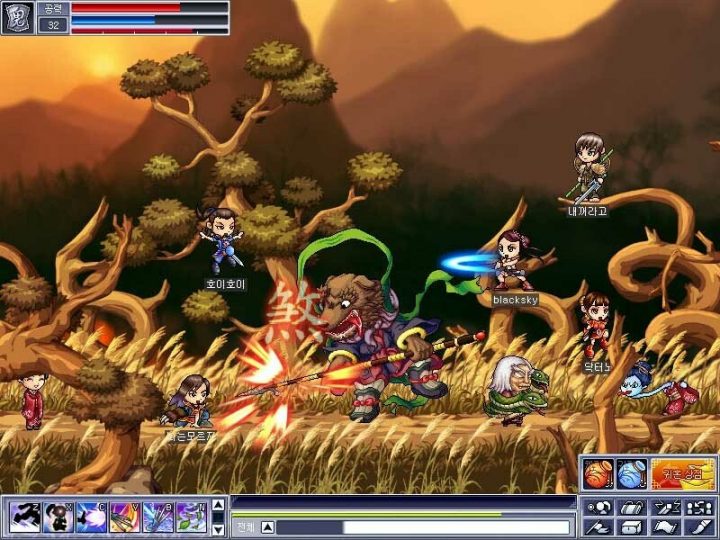
Task: Open the 귀혼 상점 cash shop
Action: 682,473
